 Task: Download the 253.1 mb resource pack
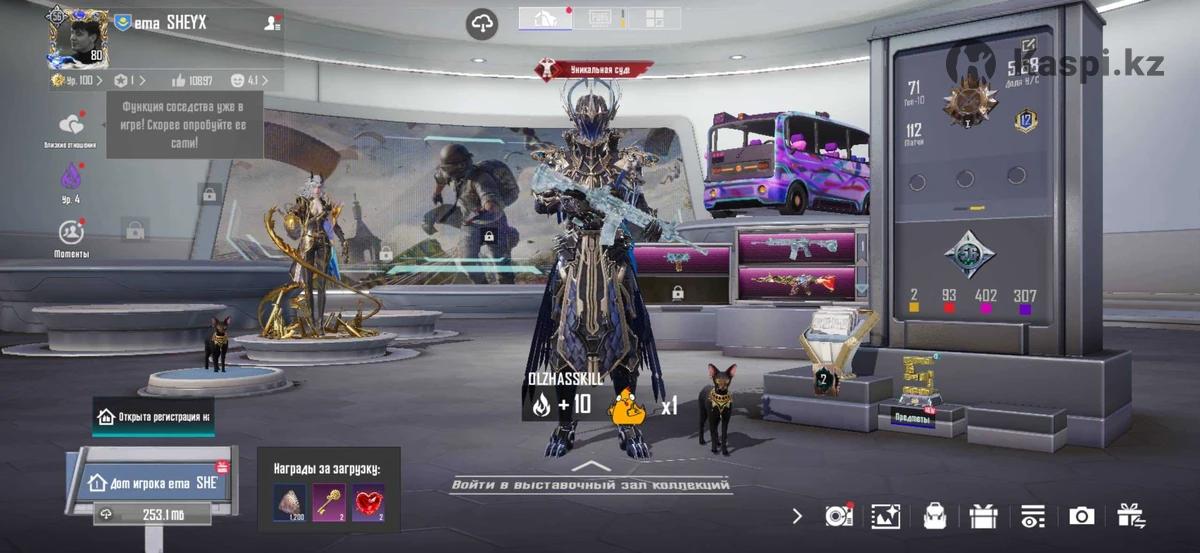tap(149, 514)
